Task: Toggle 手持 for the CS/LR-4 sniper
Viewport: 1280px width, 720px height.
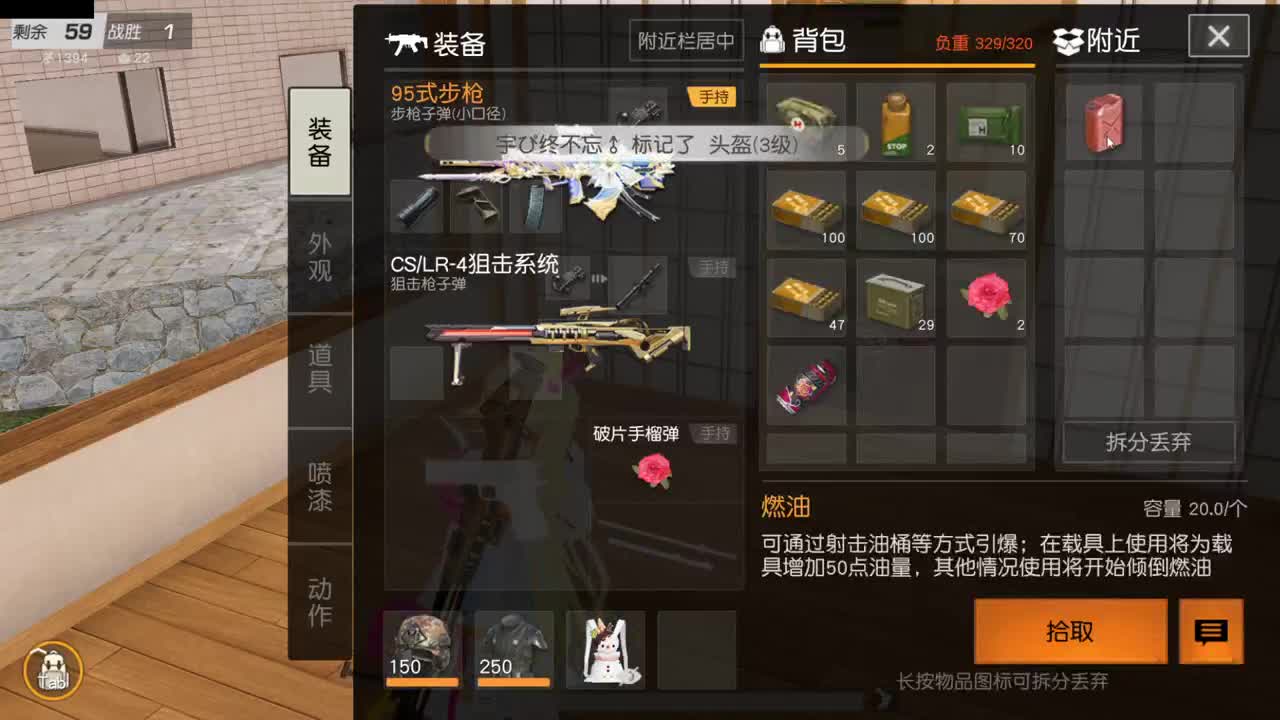Action: (714, 268)
